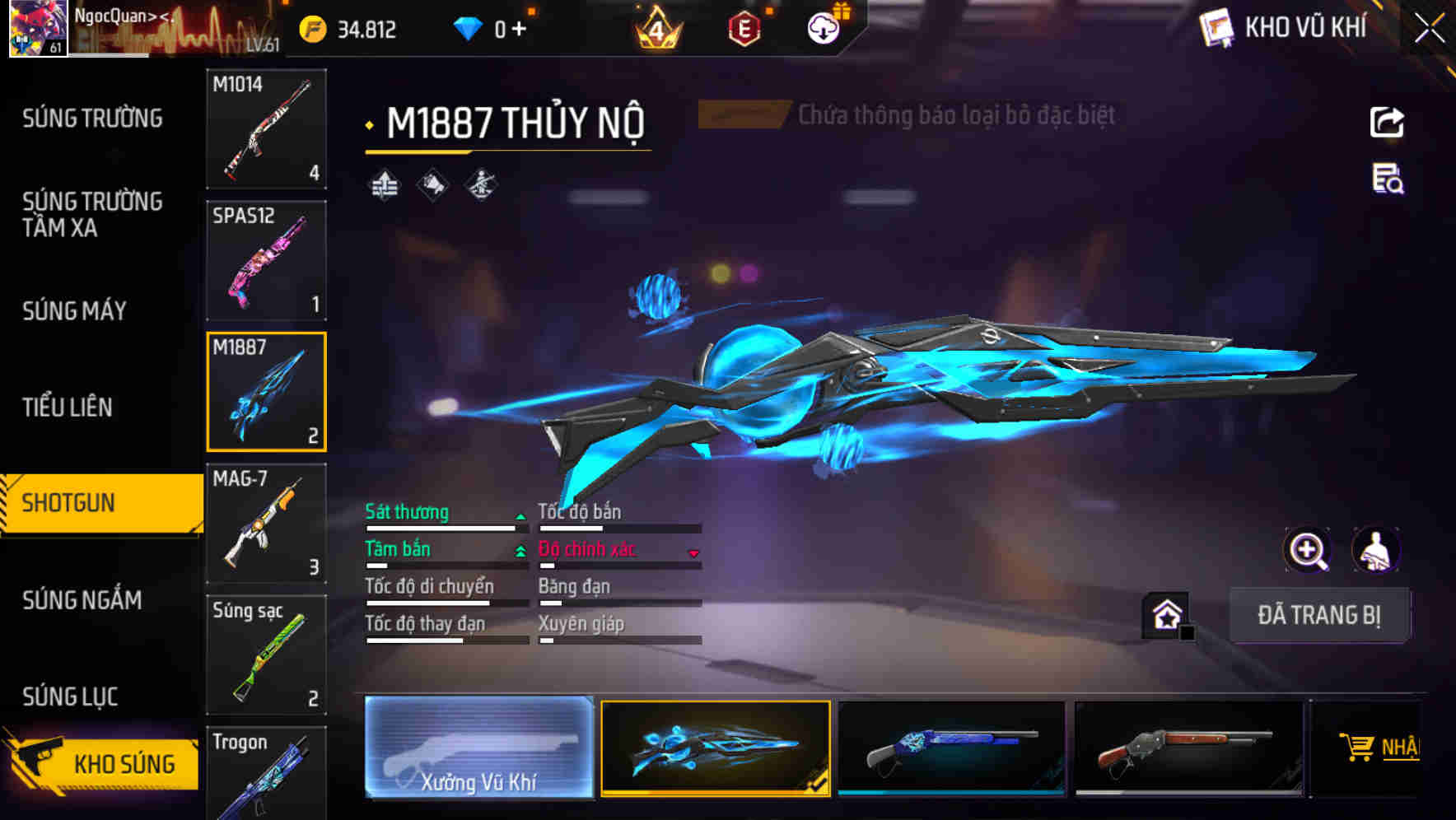Open the character preview icon beside the zoom

(x=1377, y=550)
